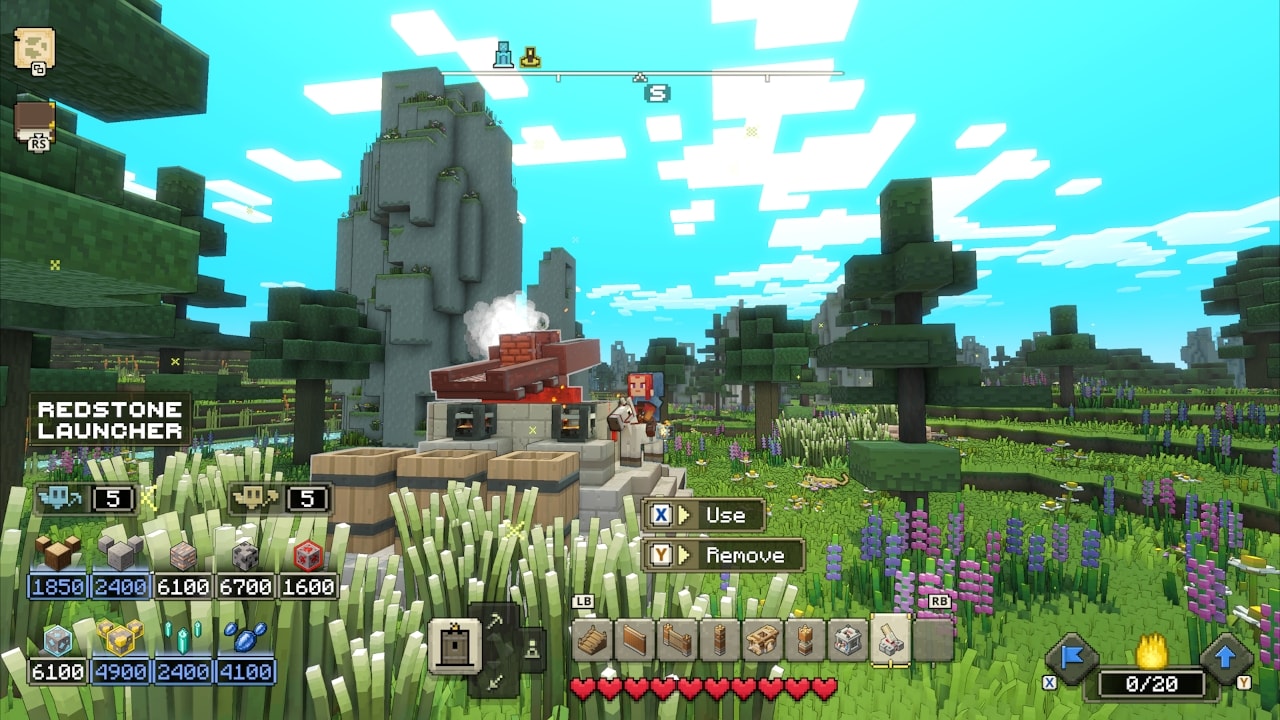Select the cart structure icon in the hotbar
This screenshot has height=720, width=1280.
[762, 639]
